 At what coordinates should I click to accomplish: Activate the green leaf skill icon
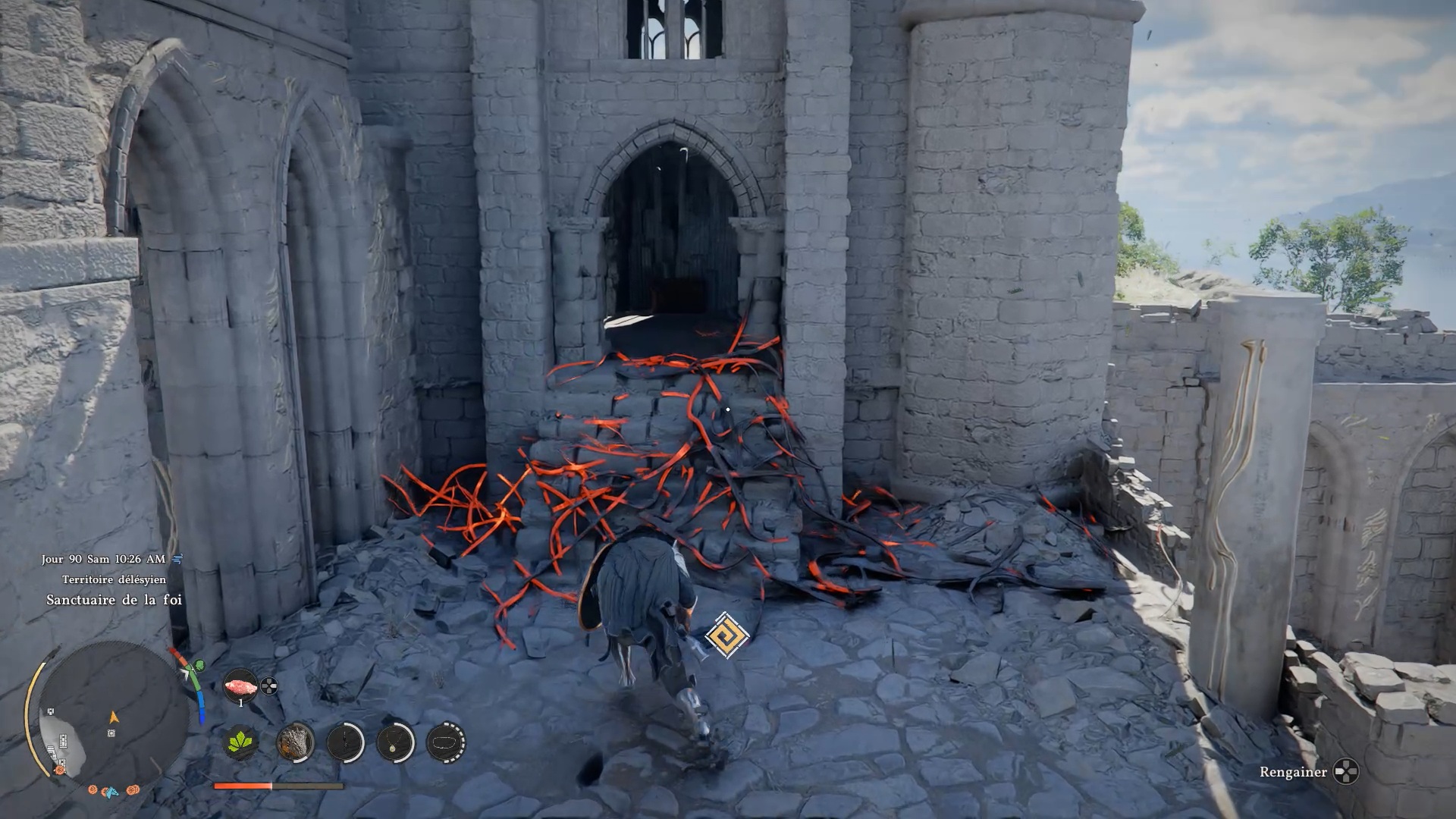pyautogui.click(x=242, y=742)
